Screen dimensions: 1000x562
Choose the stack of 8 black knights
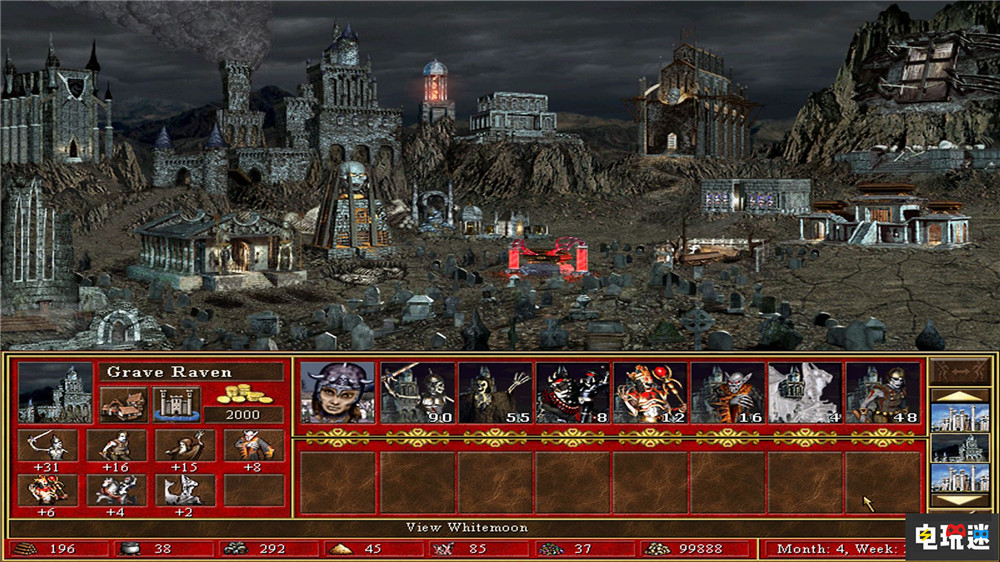point(572,392)
